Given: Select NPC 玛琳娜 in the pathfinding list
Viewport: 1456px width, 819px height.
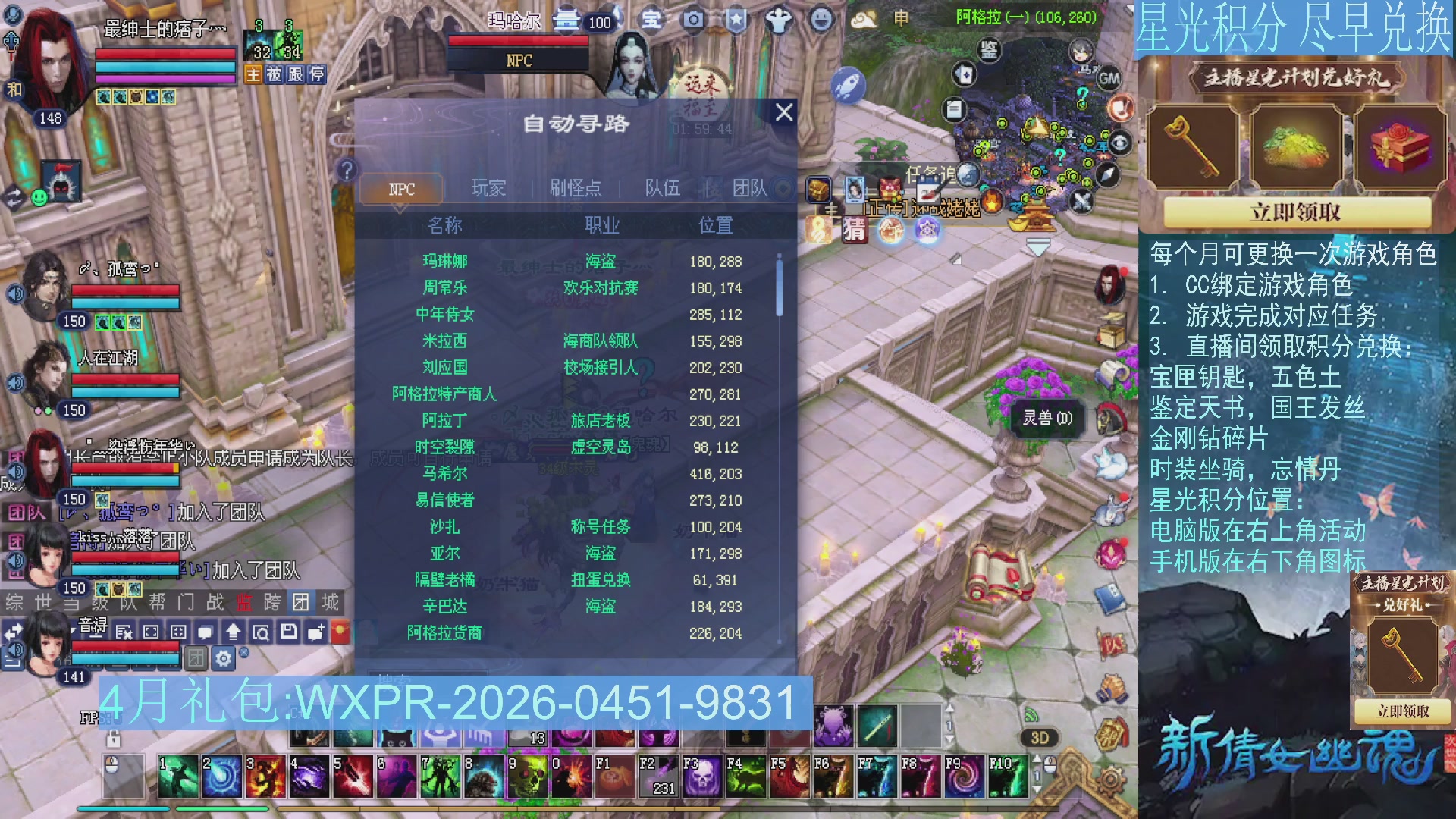Looking at the screenshot, I should [x=446, y=262].
